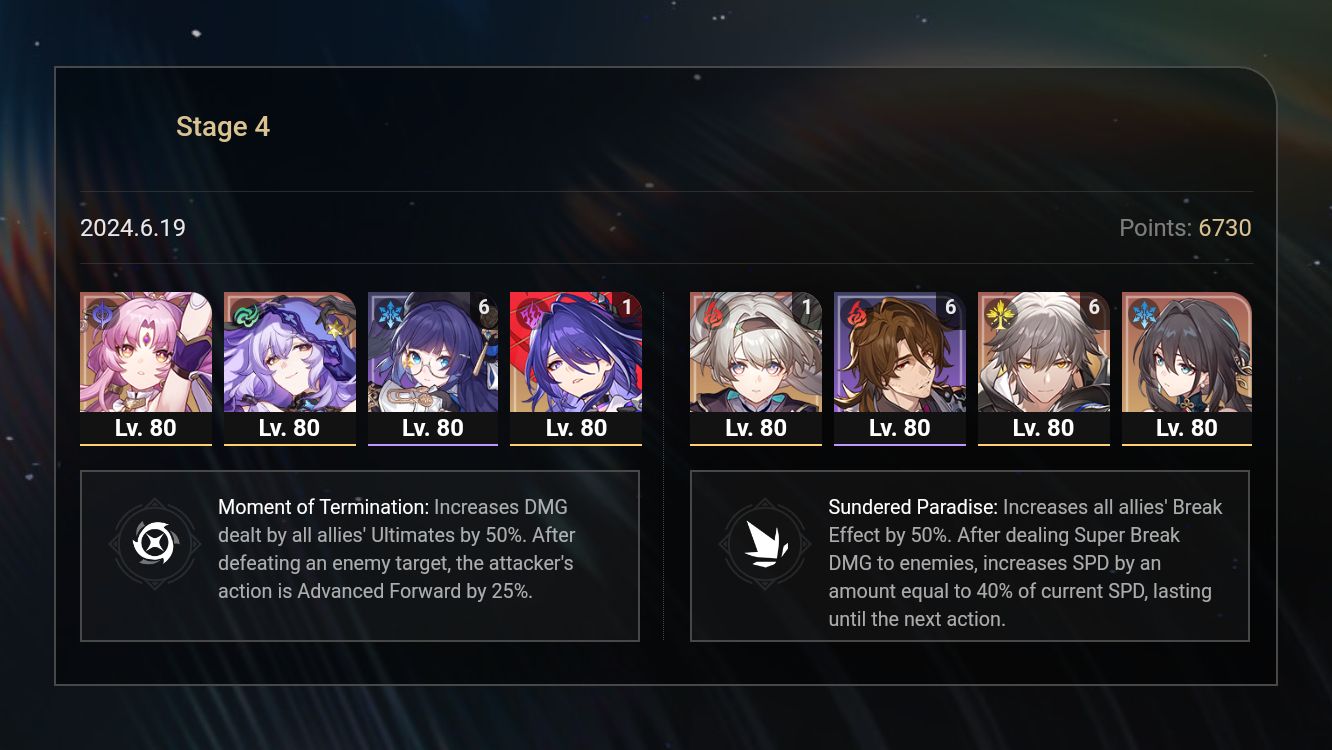
Task: Click the Sundered Paradise buff emblem
Action: 765,545
